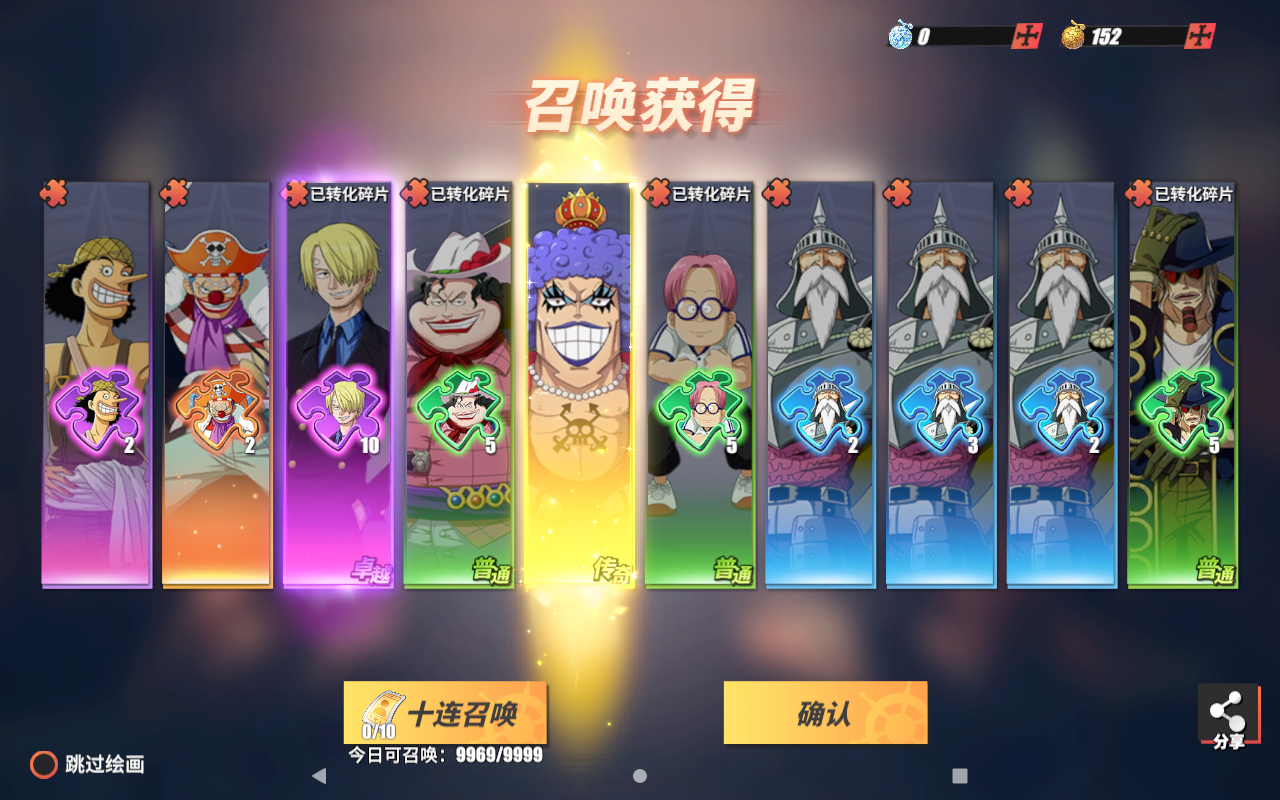Tap the Android home circle button
Image resolution: width=1280 pixels, height=800 pixels.
[x=638, y=774]
